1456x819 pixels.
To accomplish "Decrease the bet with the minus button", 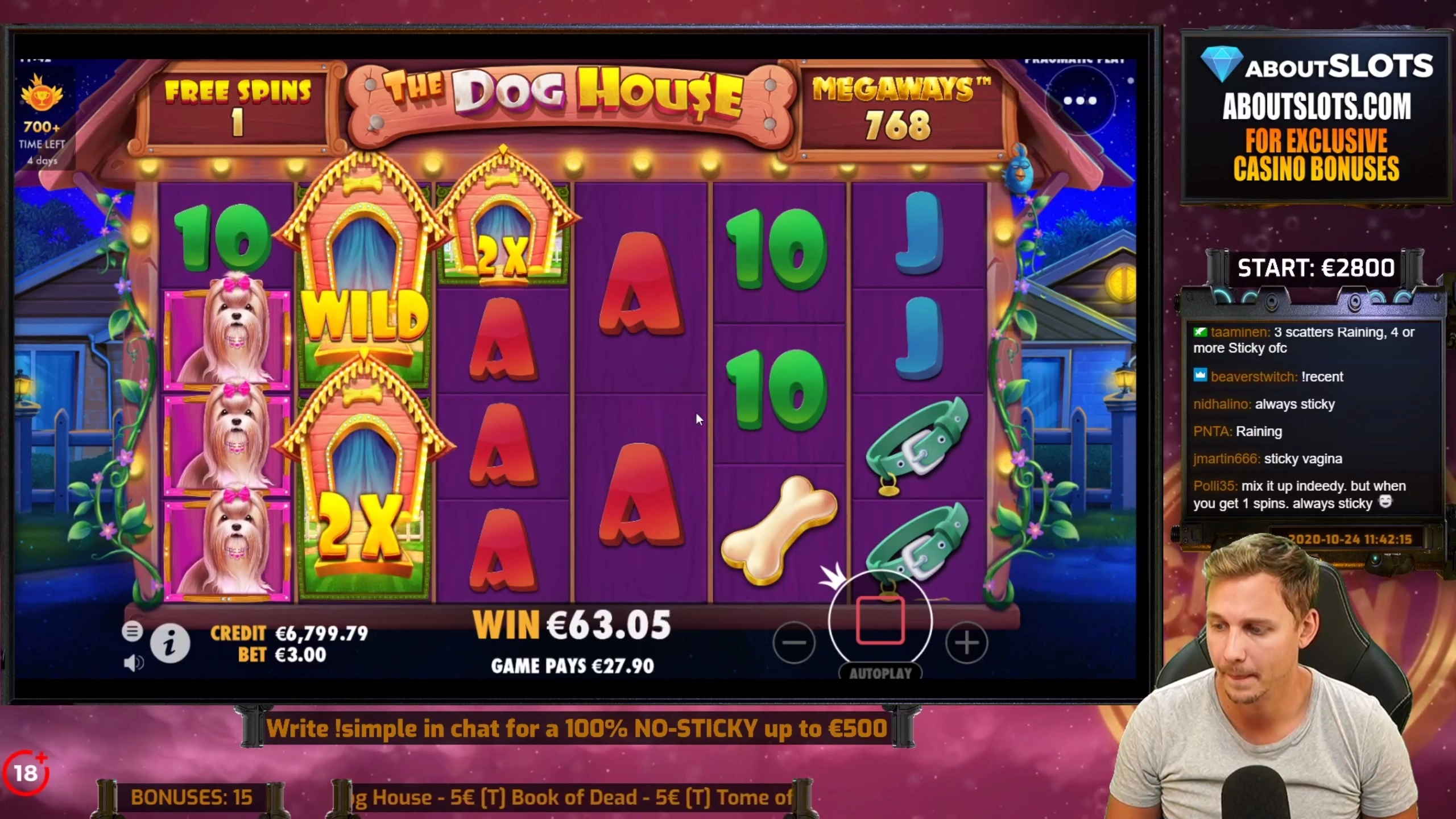I will click(795, 643).
